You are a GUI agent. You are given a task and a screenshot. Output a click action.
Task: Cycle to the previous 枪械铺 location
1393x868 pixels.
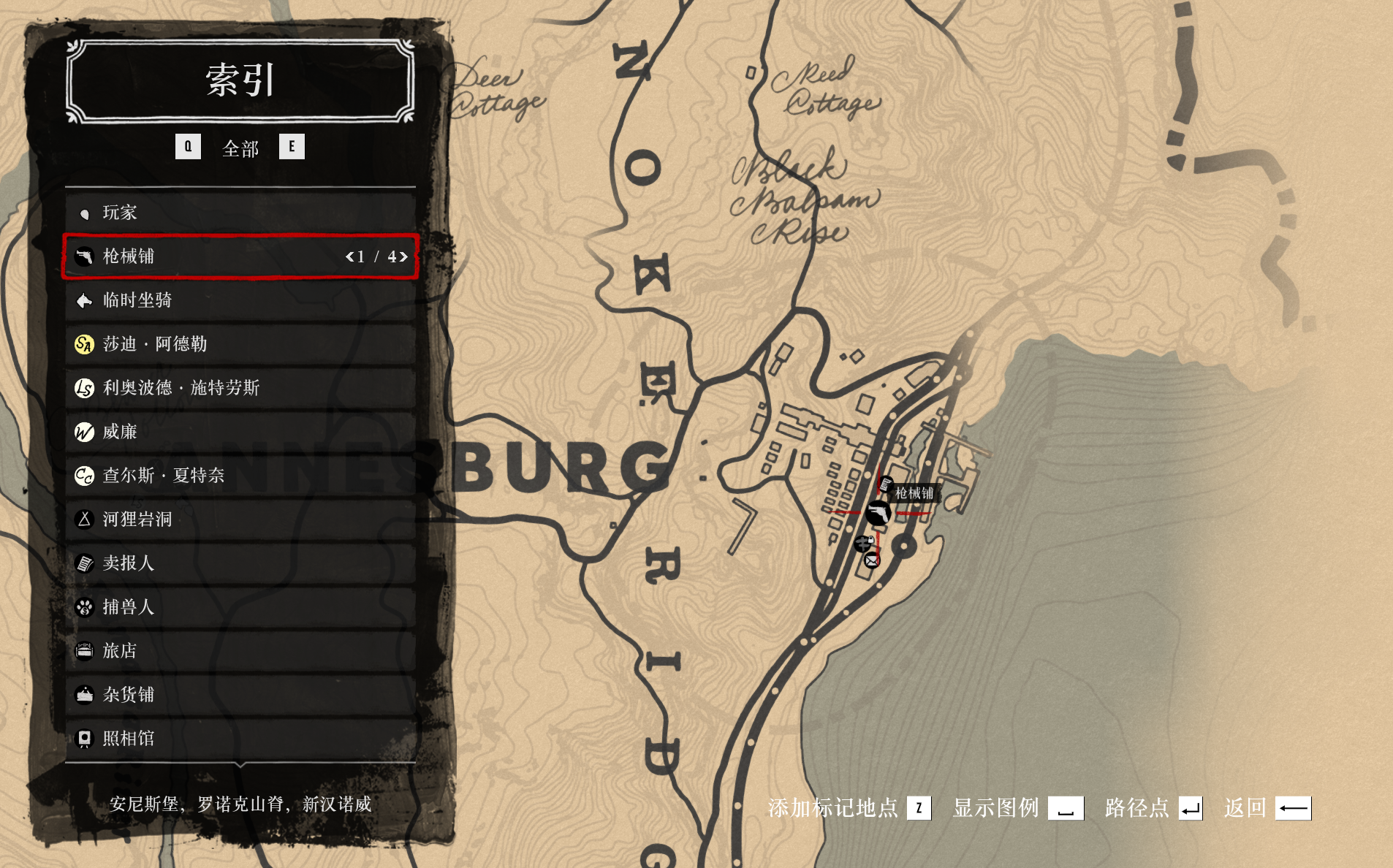(x=349, y=256)
